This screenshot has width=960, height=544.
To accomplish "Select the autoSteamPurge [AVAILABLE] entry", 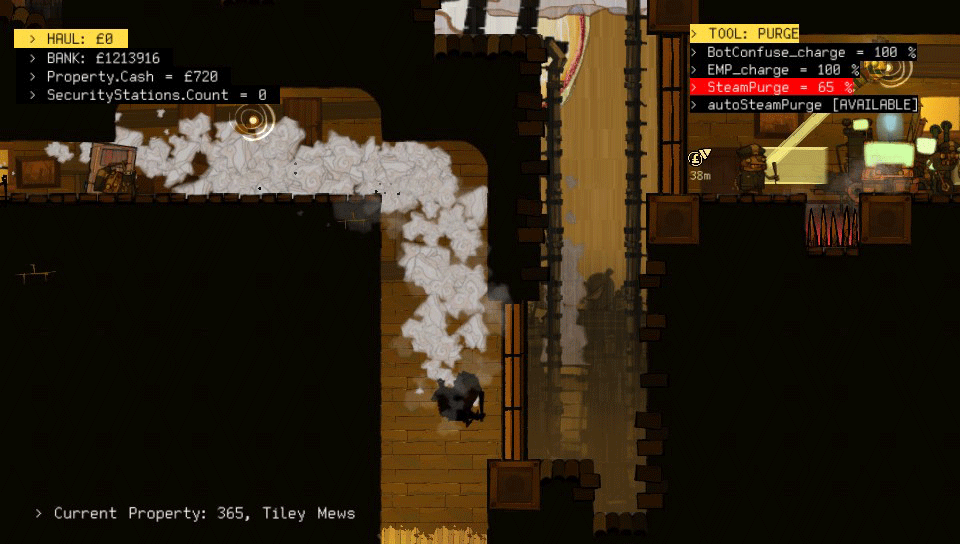I will 804,105.
